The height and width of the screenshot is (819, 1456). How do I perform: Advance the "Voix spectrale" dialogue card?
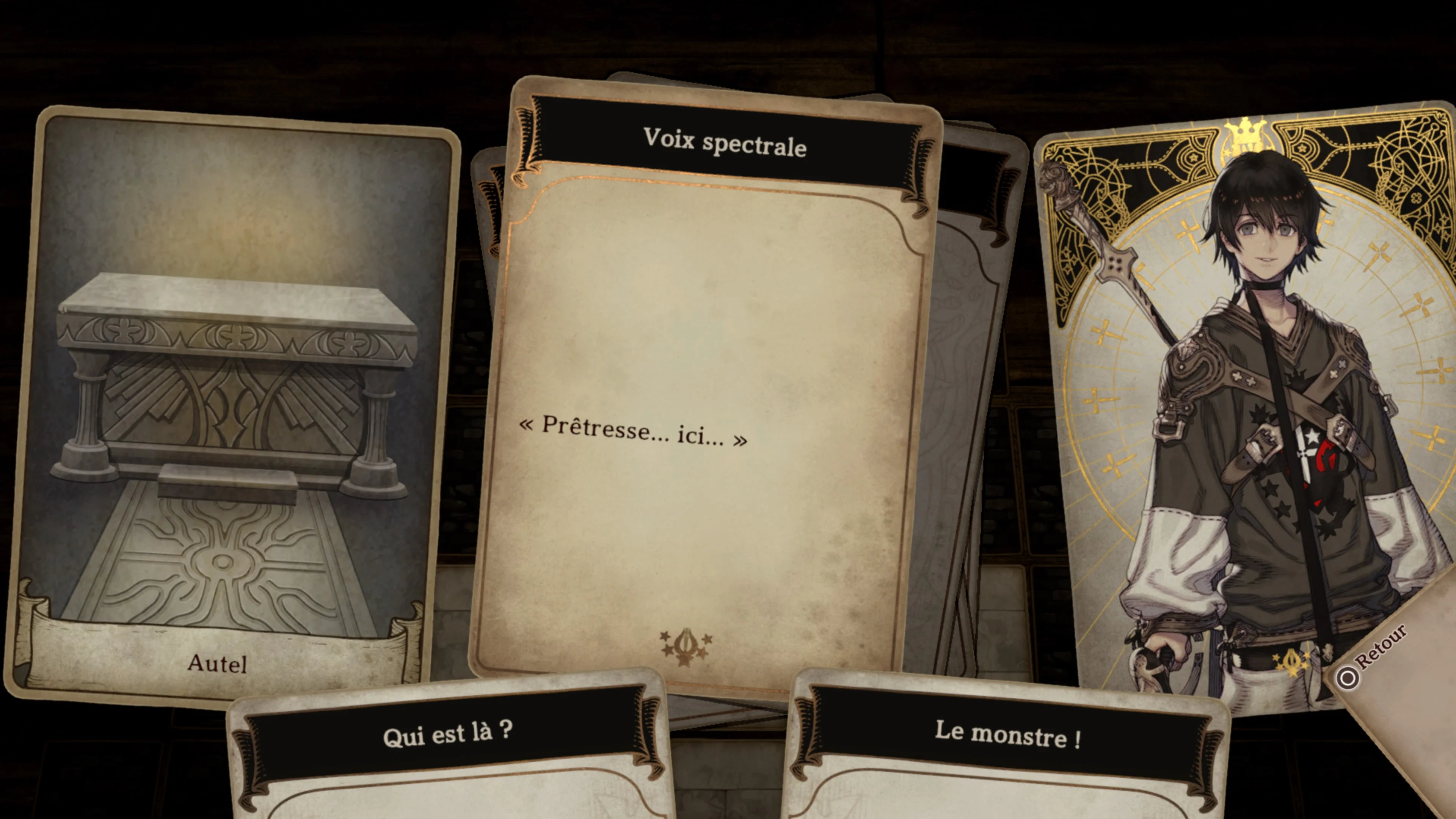pyautogui.click(x=701, y=395)
